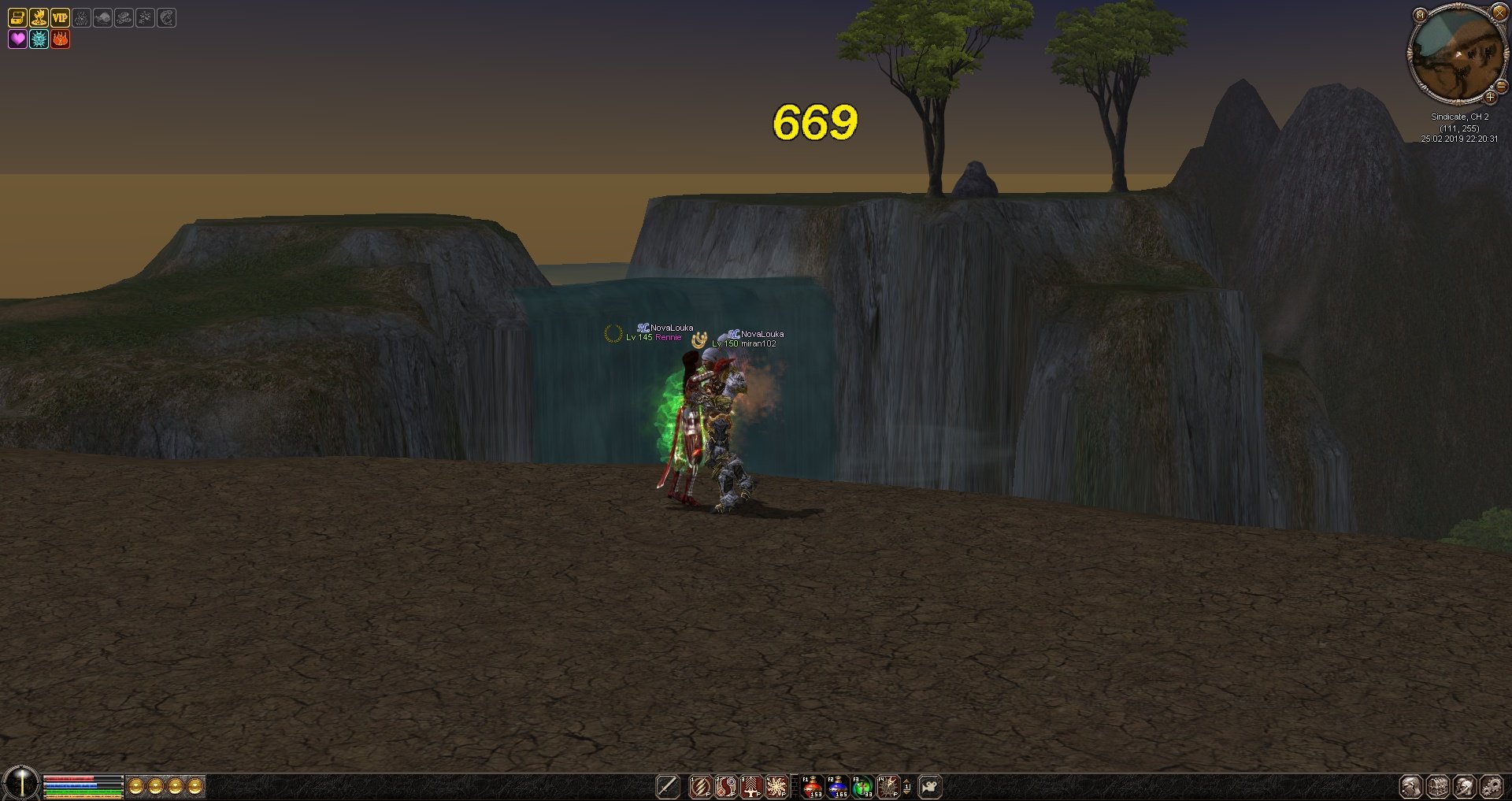Activate the slash skill in slot 1

(x=700, y=786)
